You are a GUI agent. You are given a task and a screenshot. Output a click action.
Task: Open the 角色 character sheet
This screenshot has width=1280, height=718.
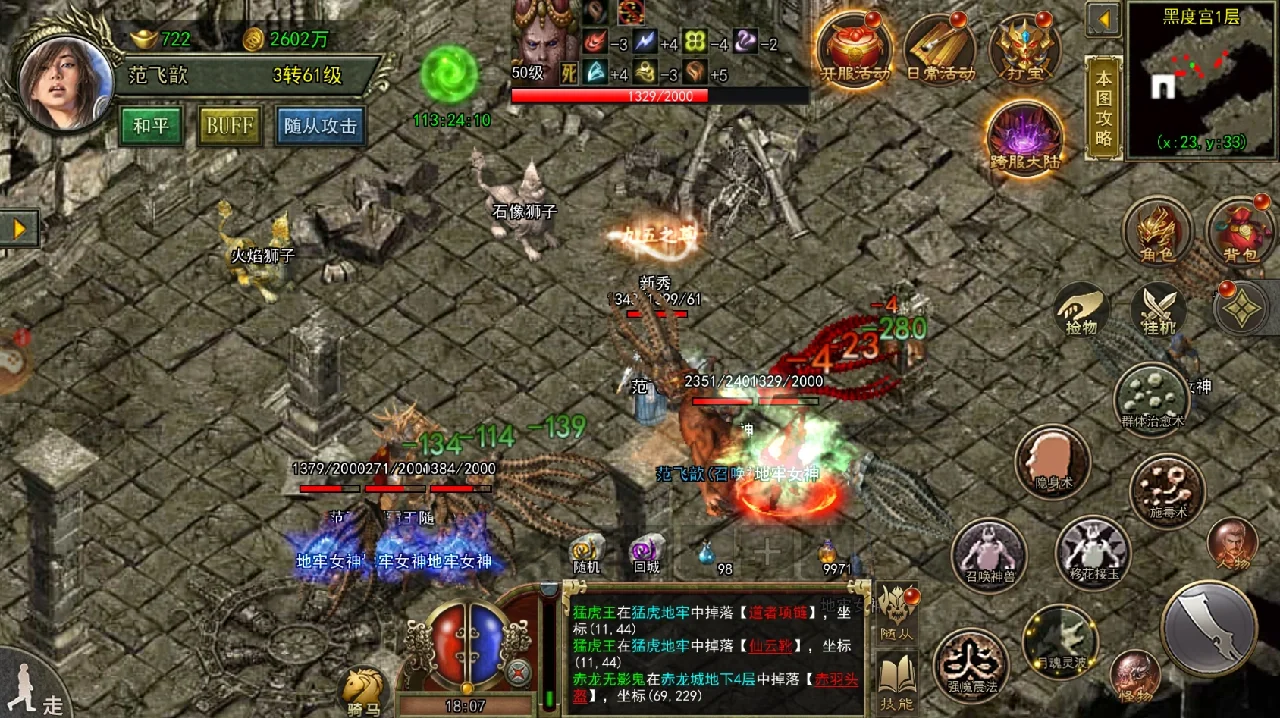click(x=1157, y=231)
